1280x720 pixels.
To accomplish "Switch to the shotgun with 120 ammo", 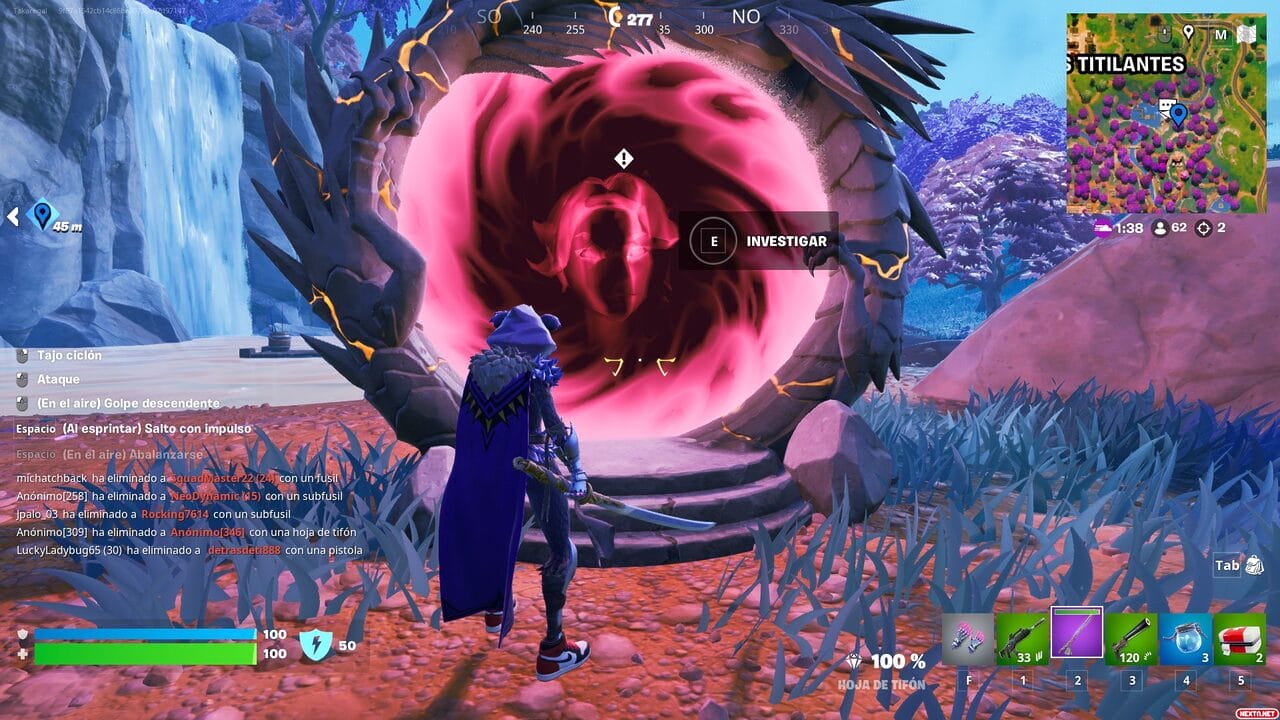I will point(1131,638).
